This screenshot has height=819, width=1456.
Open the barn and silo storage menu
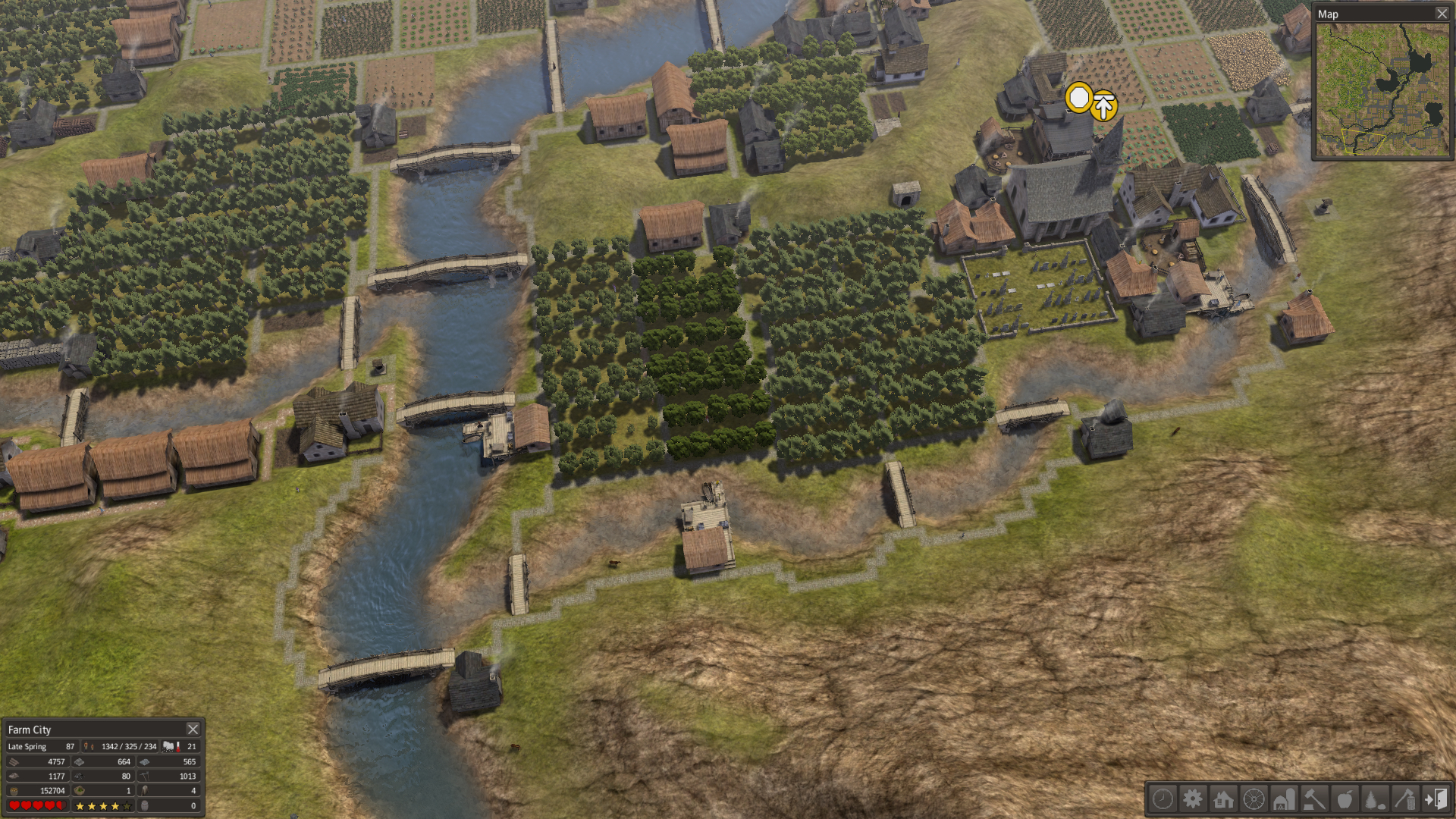pyautogui.click(x=1284, y=799)
